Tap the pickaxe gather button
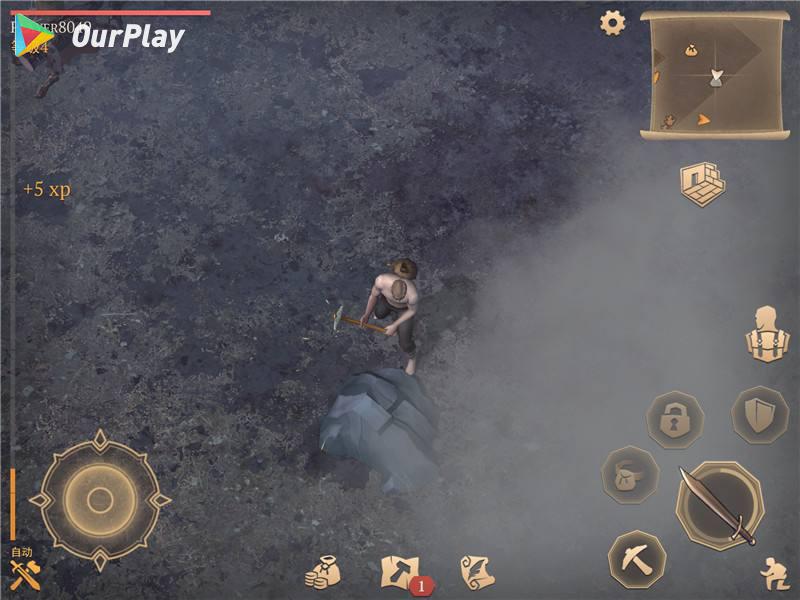Screen dimensions: 800x600 (637, 559)
